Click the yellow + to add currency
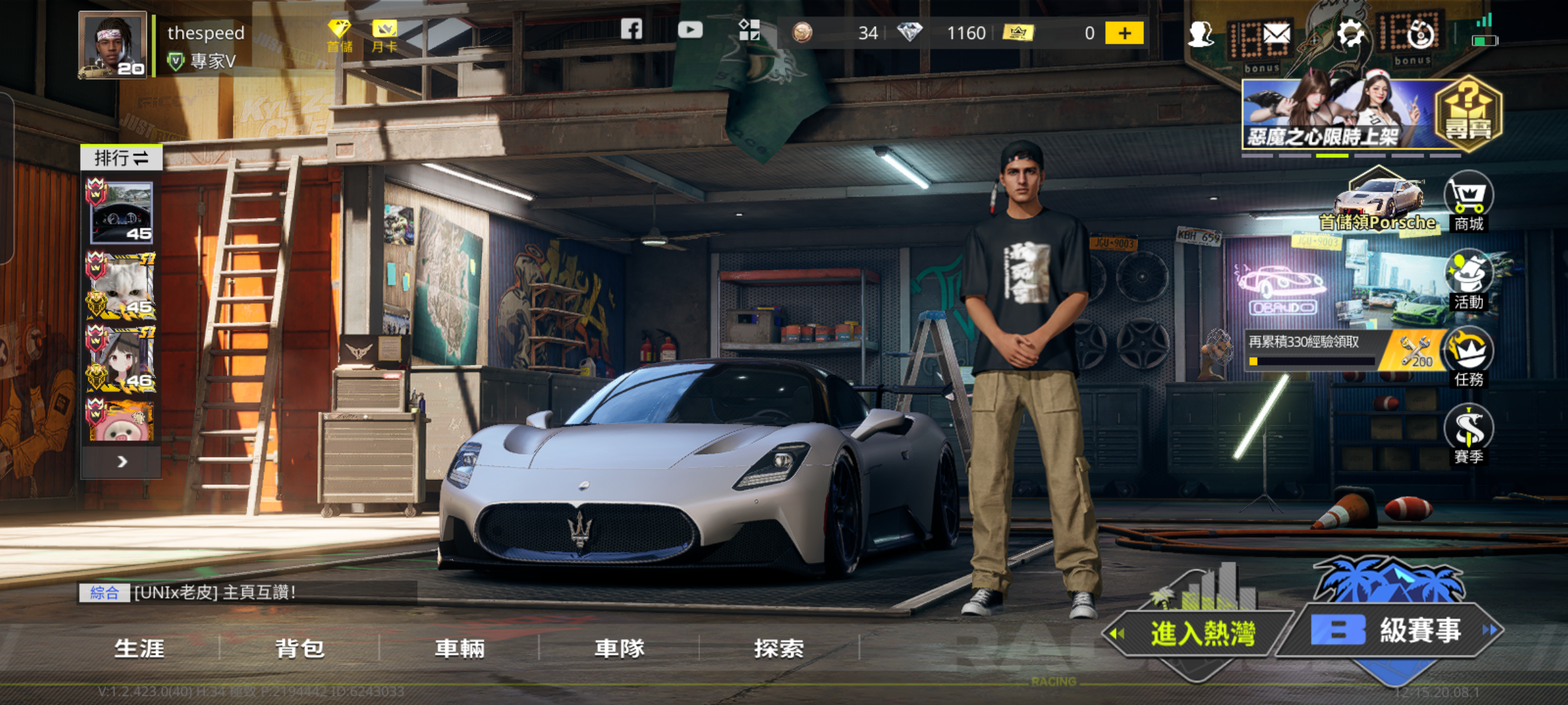Screen dimensions: 1568x705 1125,32
